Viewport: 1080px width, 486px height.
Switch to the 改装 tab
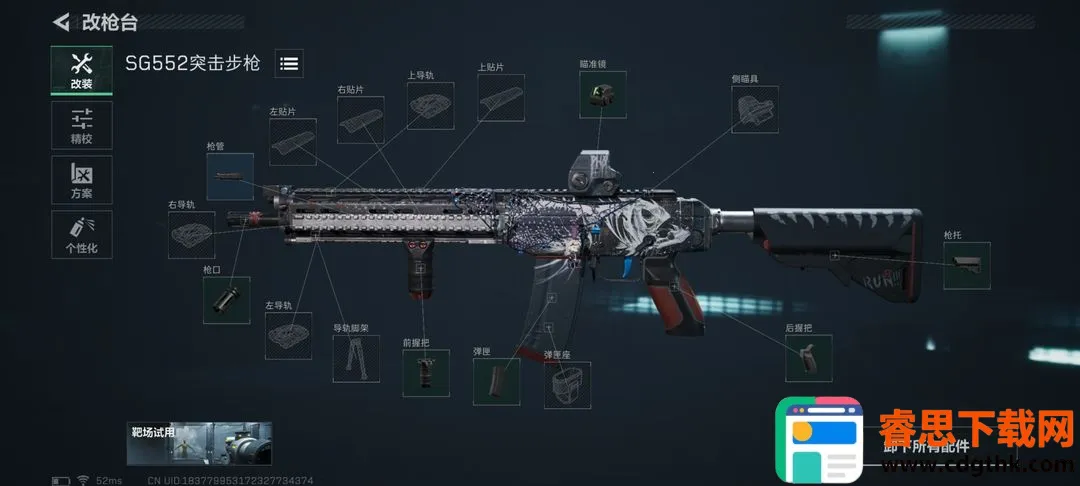pyautogui.click(x=82, y=70)
